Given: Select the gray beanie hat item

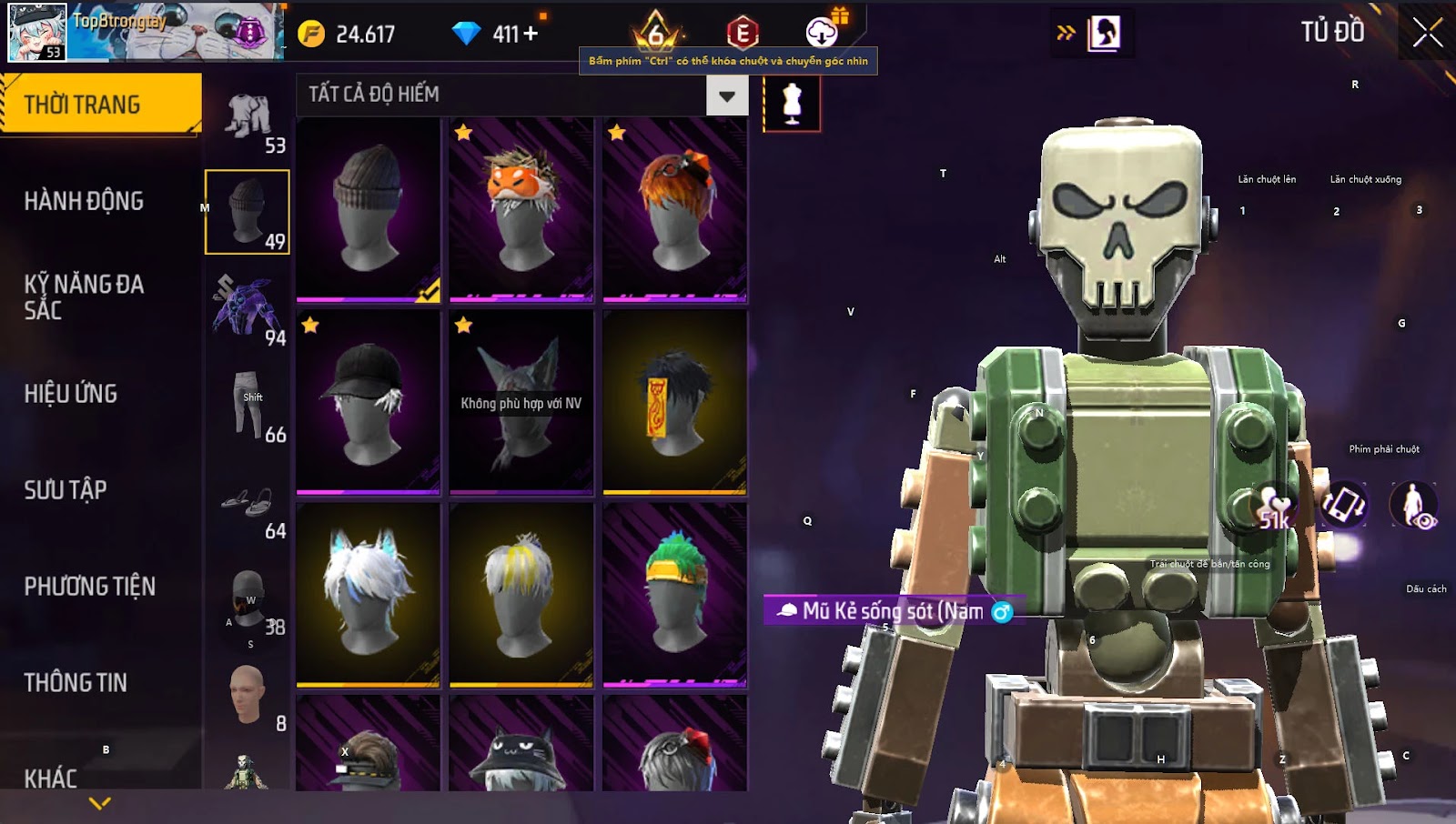Looking at the screenshot, I should tap(368, 209).
